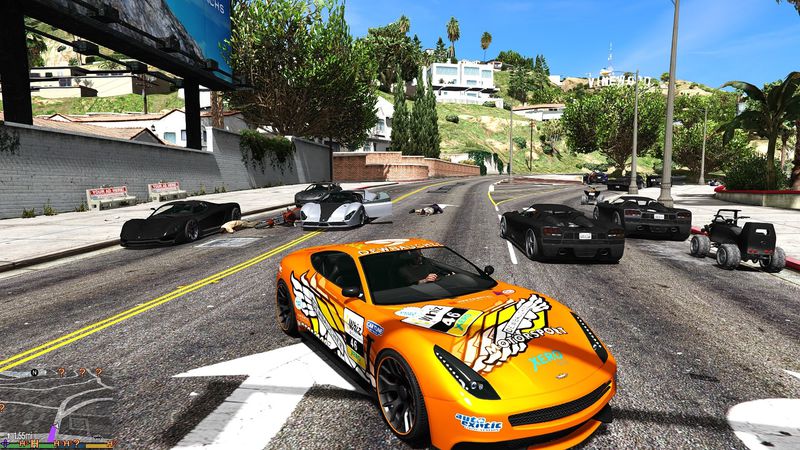Select the north compass marker on minimap
Image resolution: width=800 pixels, height=450 pixels.
(34, 374)
